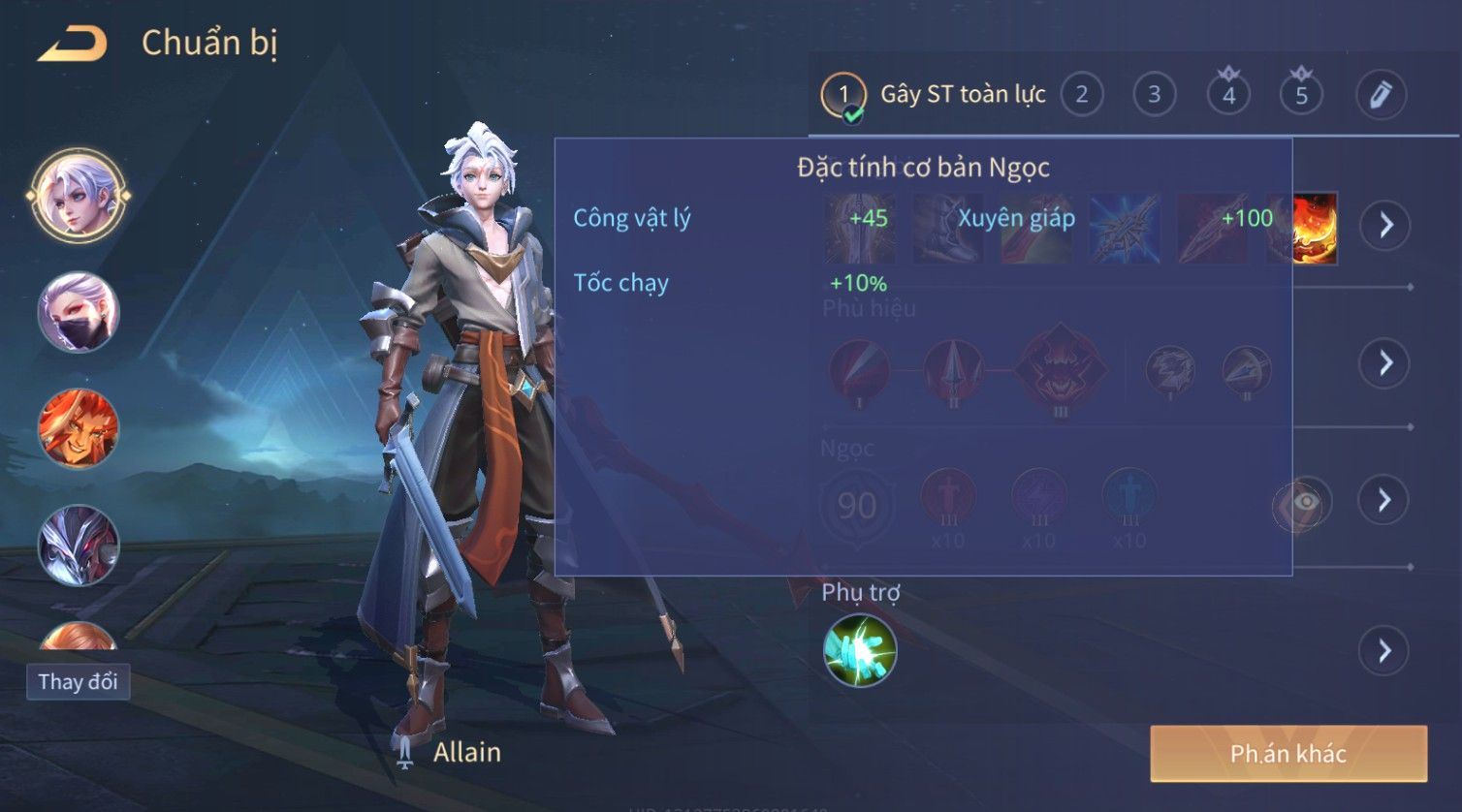Edit loadout with the pencil icon
Image resolution: width=1462 pixels, height=812 pixels.
1381,95
